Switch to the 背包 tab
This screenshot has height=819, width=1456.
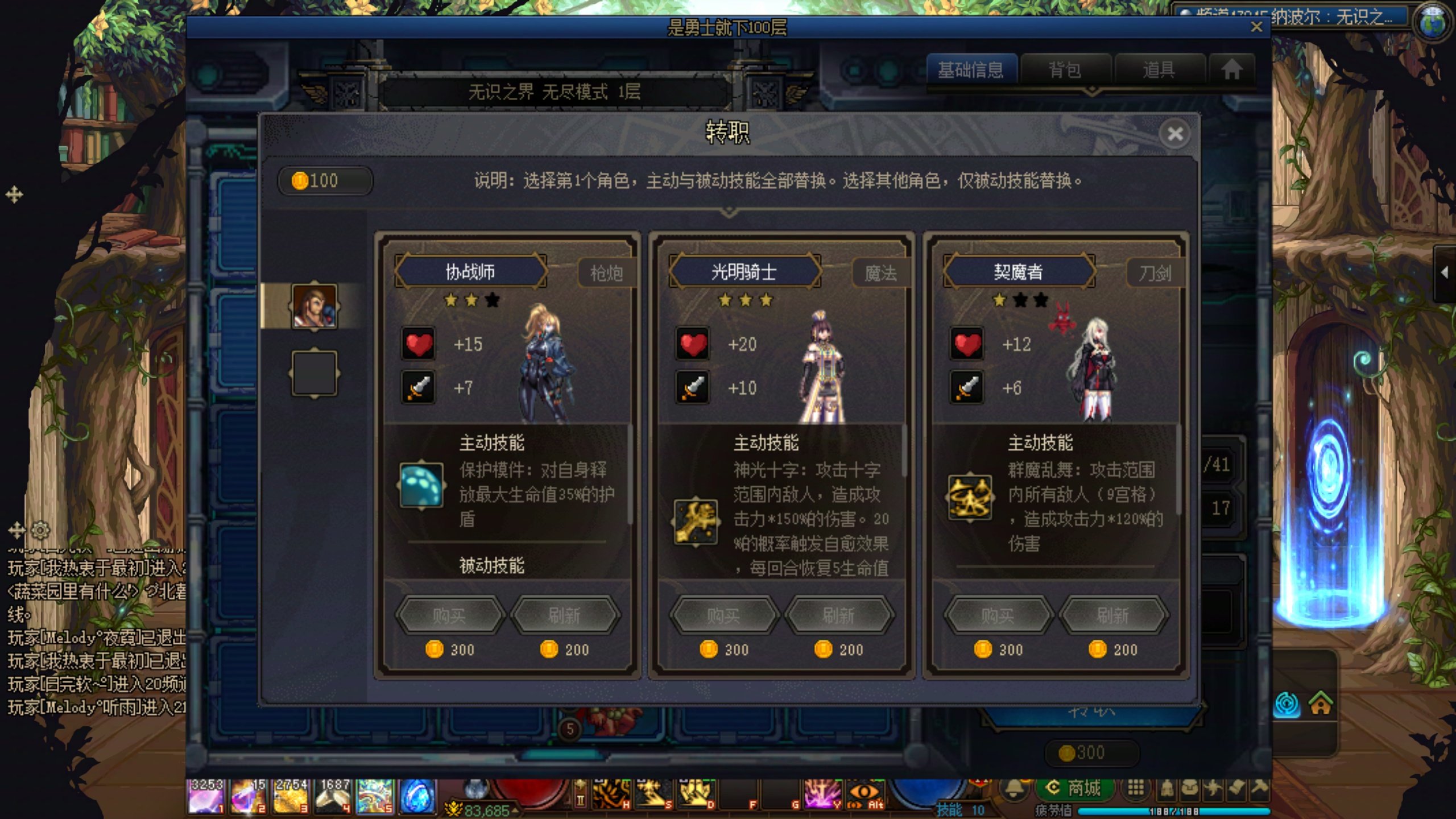(1066, 70)
